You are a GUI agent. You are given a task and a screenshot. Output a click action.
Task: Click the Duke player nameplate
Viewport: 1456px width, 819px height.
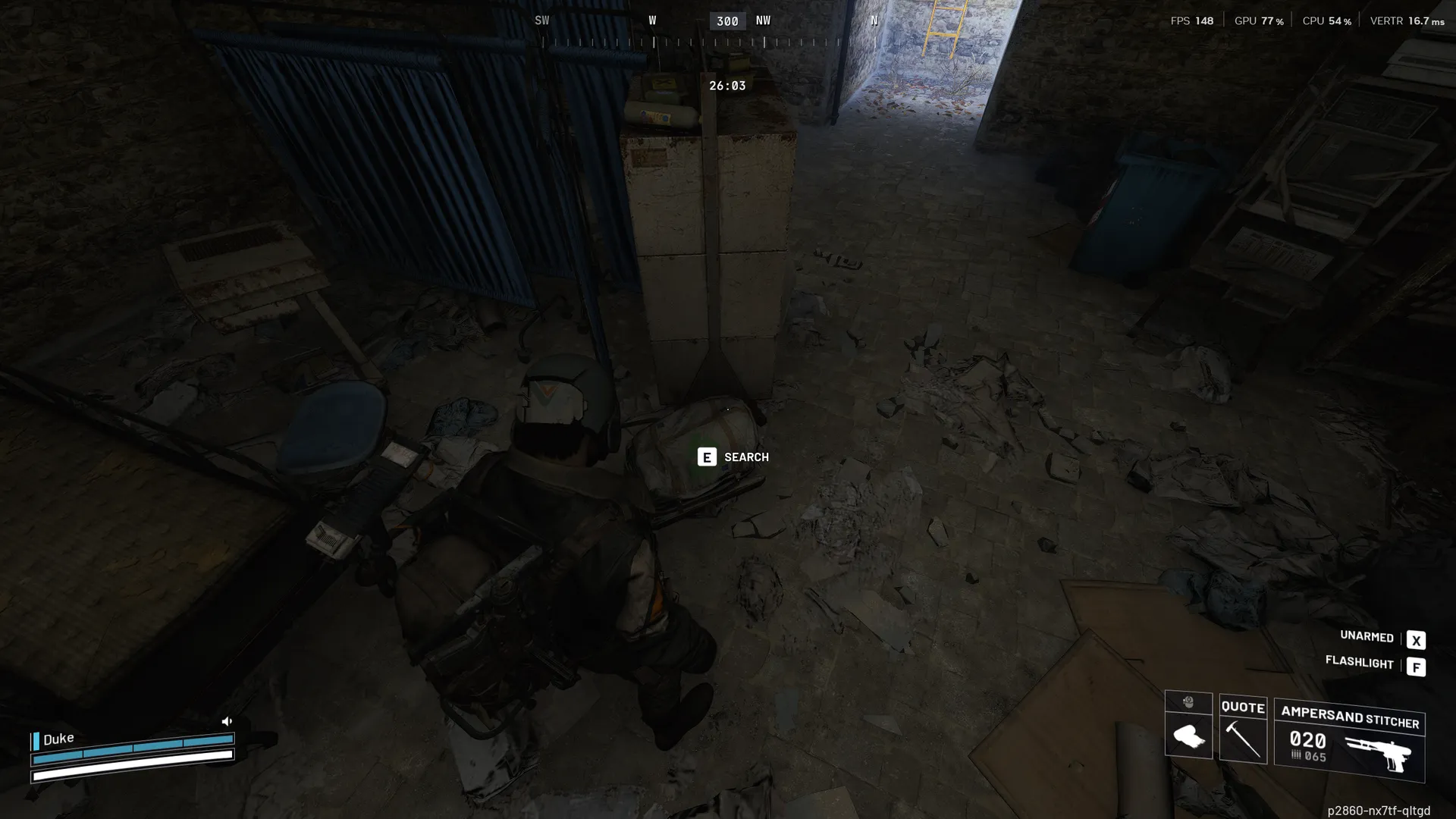(58, 739)
